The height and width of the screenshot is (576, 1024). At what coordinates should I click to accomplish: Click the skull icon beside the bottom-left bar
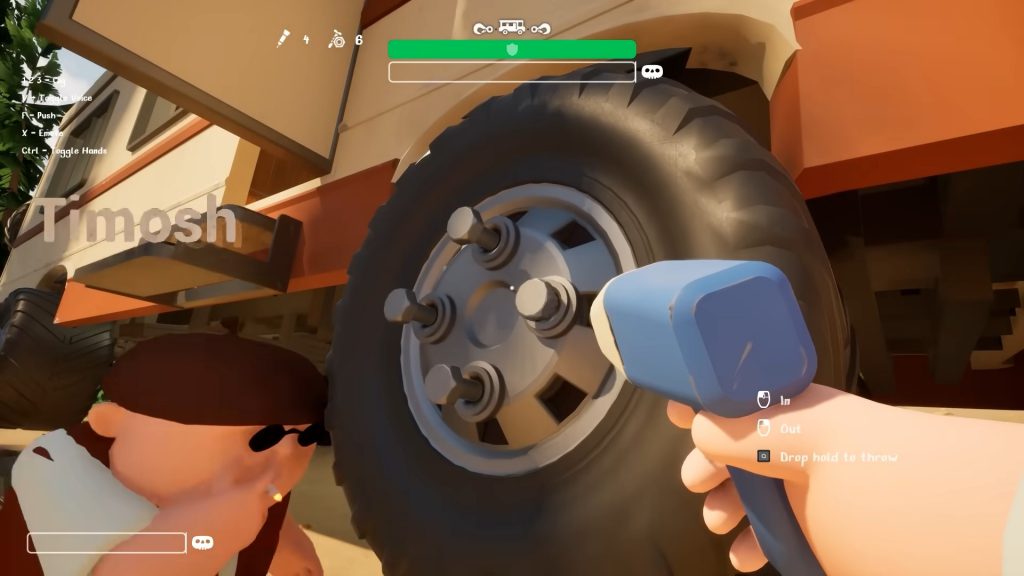pyautogui.click(x=202, y=542)
